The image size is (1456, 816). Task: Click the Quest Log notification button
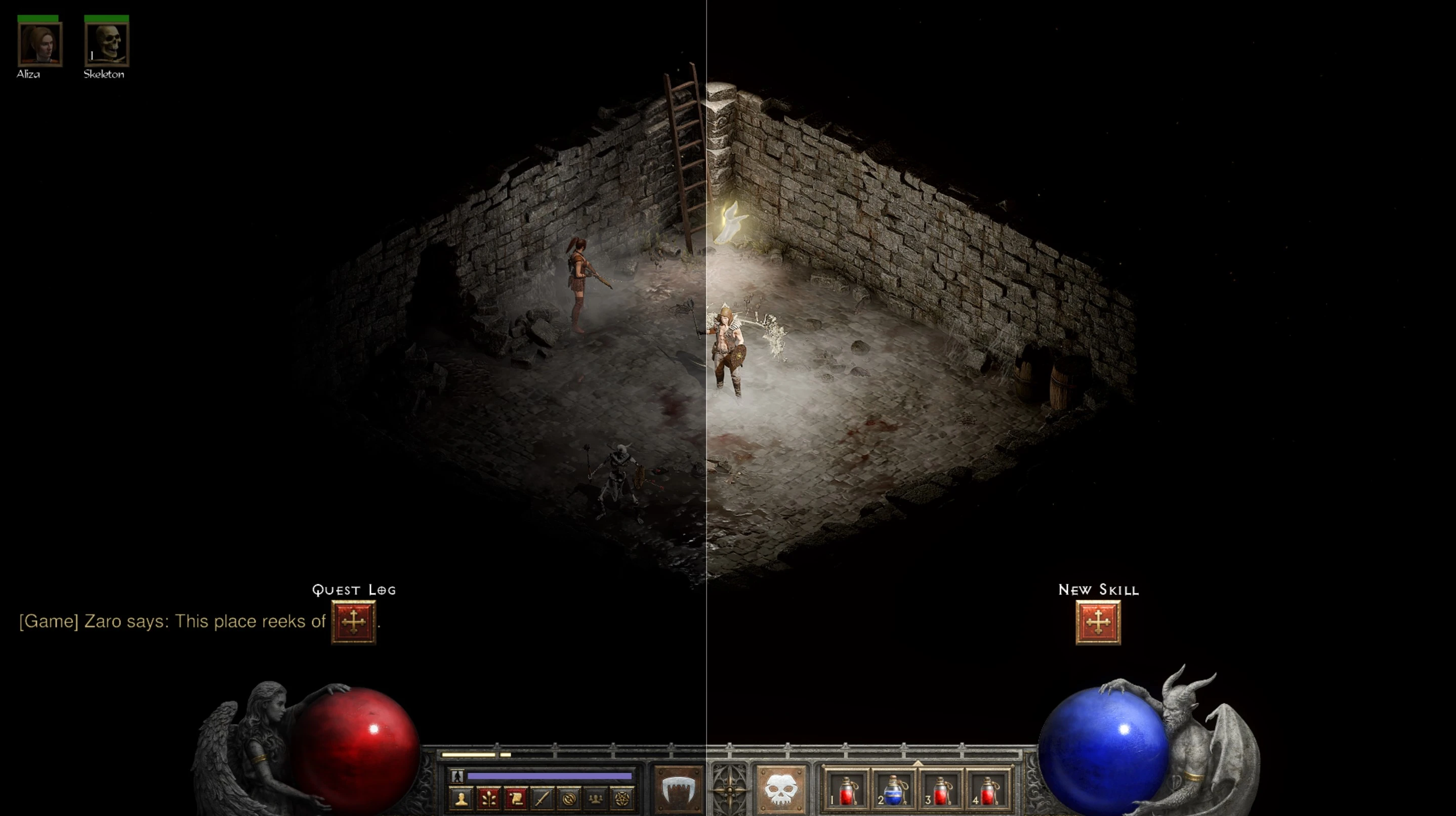tap(353, 623)
